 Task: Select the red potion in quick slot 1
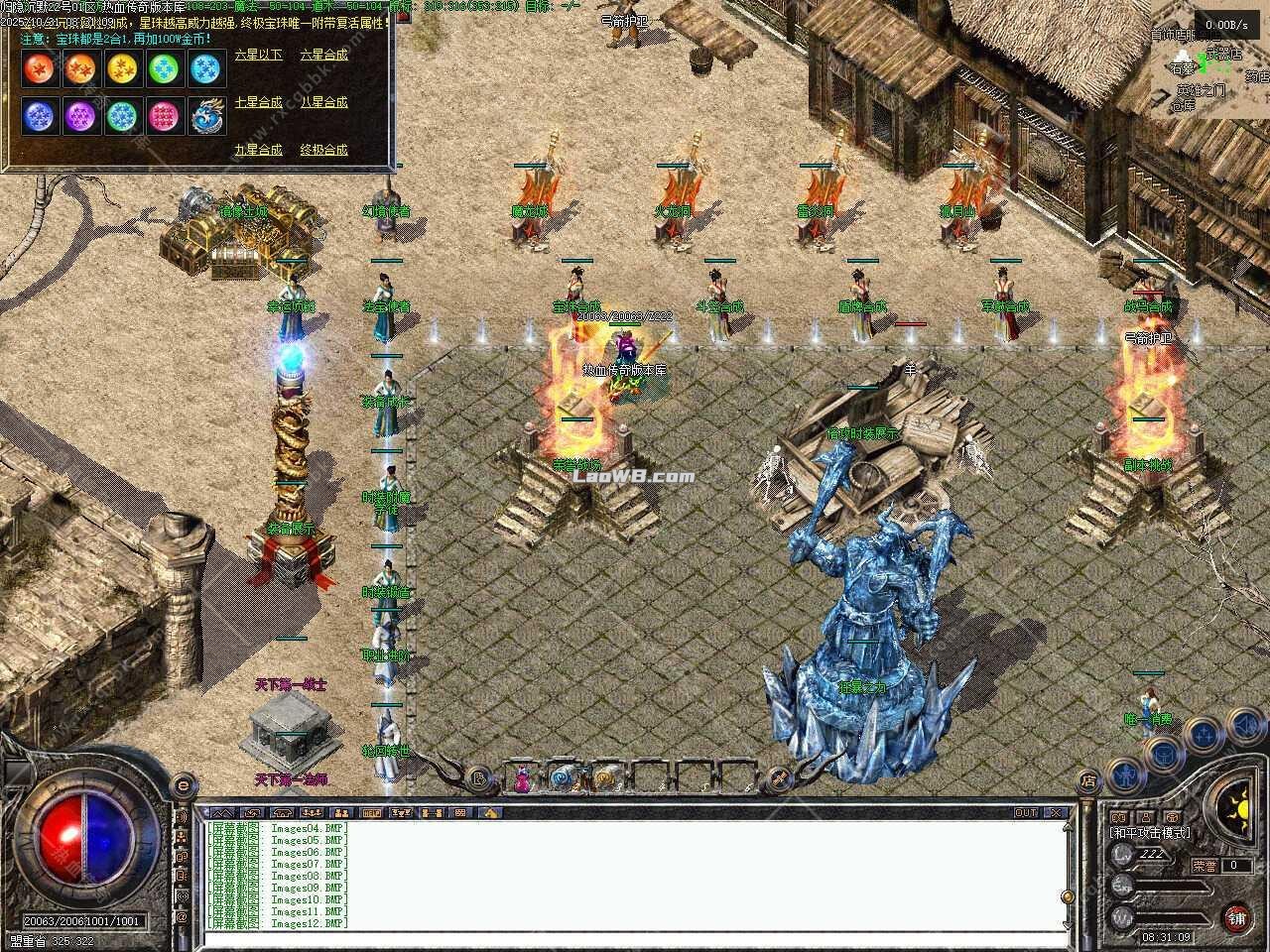(522, 776)
